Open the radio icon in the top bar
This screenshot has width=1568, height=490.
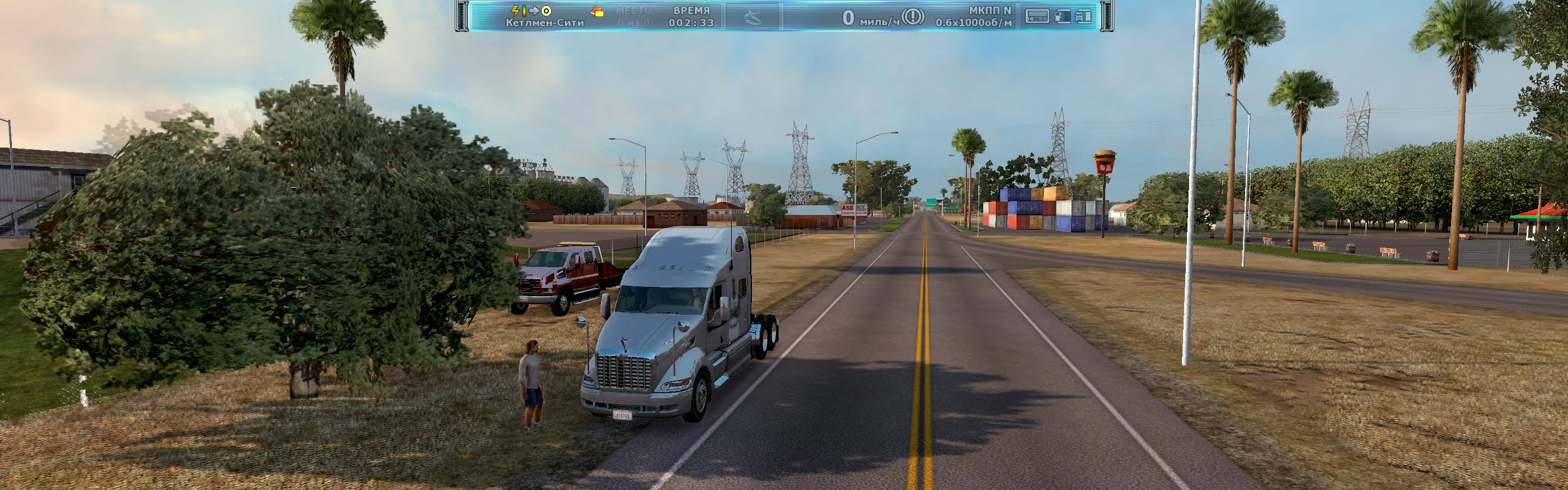click(1037, 16)
